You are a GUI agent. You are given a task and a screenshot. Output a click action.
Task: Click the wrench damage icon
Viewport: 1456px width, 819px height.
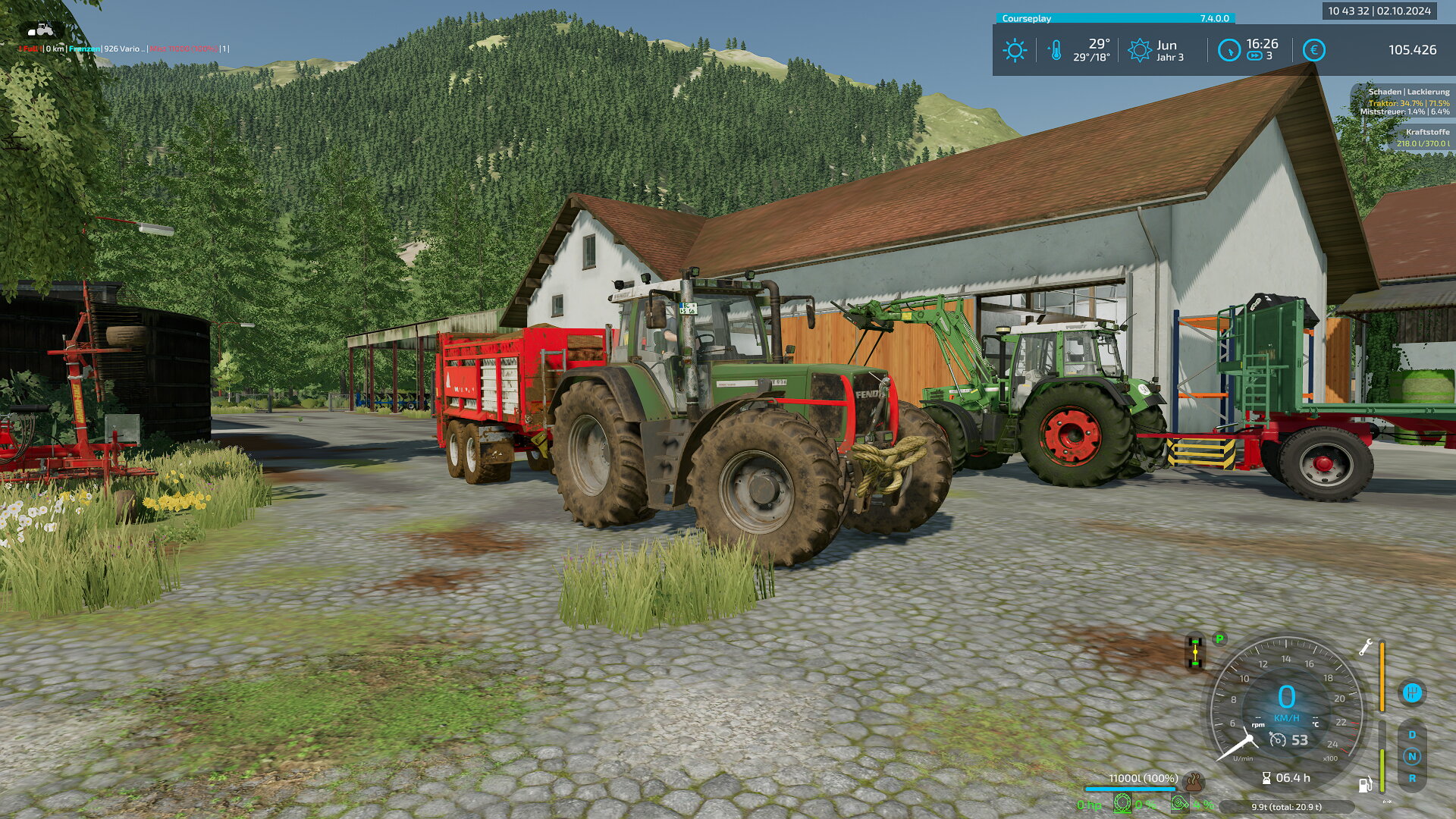(x=1365, y=648)
